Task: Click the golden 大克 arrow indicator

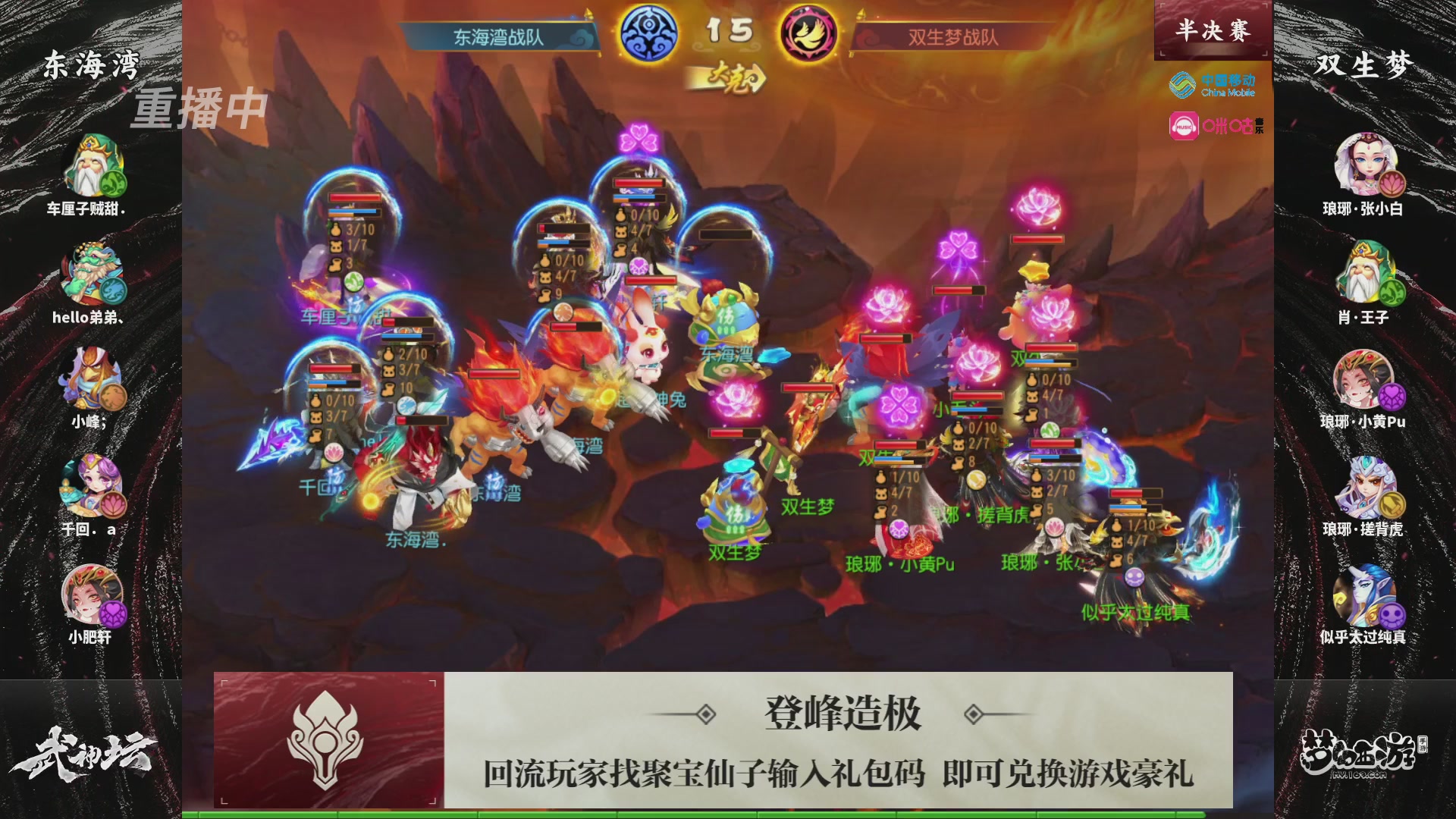Action: tap(730, 77)
